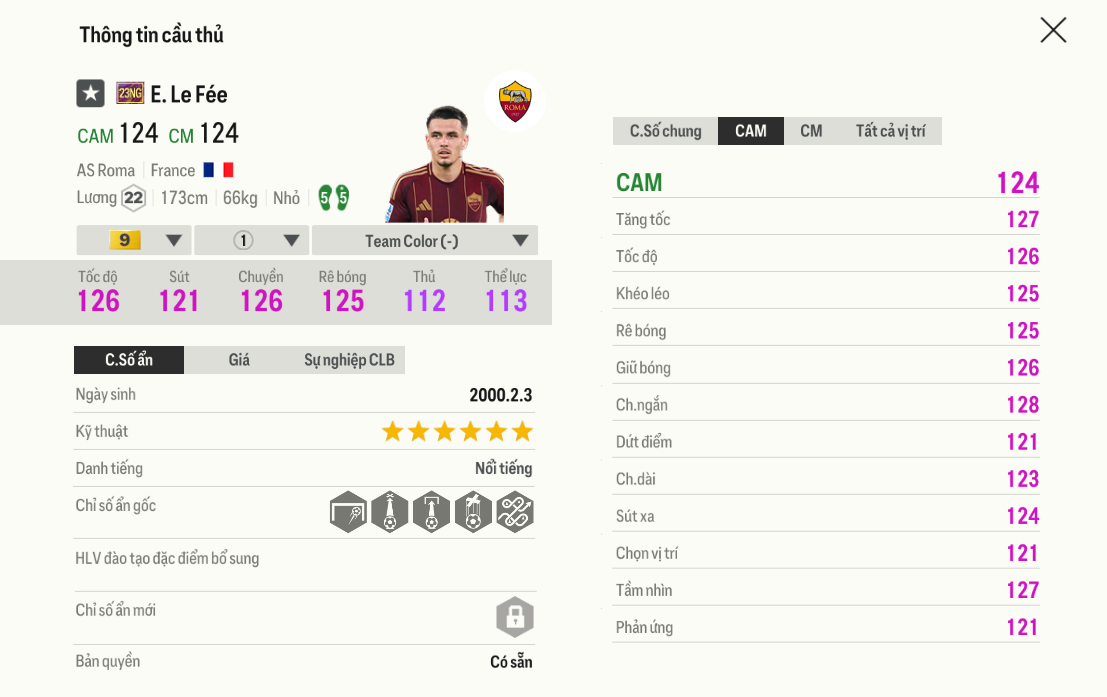Click the 23NG season badge
Image resolution: width=1107 pixels, height=697 pixels.
click(130, 94)
